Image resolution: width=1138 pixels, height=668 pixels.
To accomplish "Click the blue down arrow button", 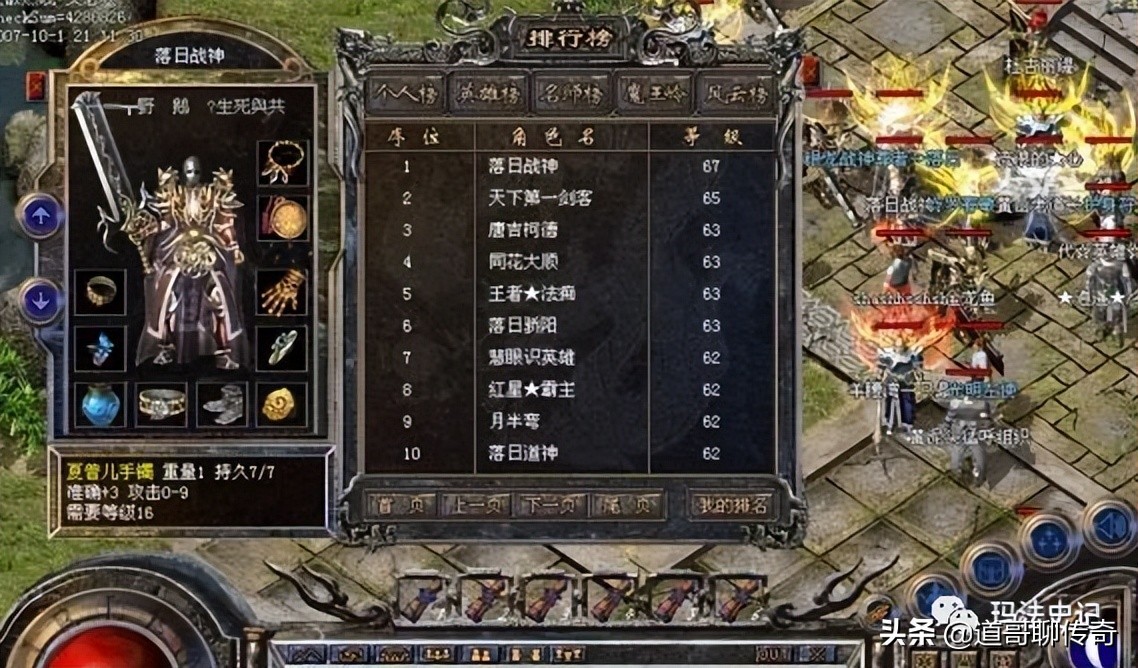I will click(41, 300).
